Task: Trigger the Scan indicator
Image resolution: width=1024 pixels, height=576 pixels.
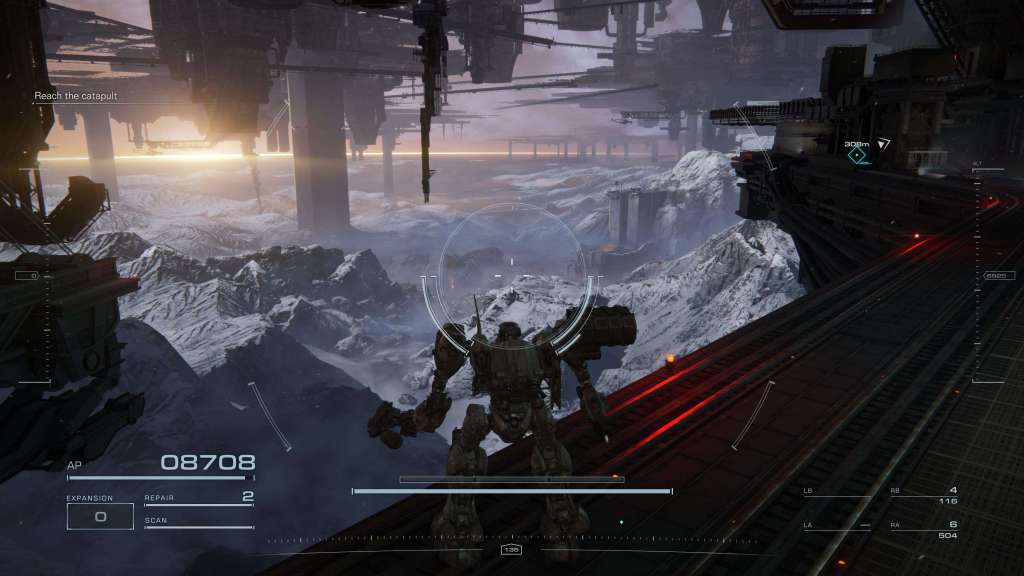Action: pos(199,522)
